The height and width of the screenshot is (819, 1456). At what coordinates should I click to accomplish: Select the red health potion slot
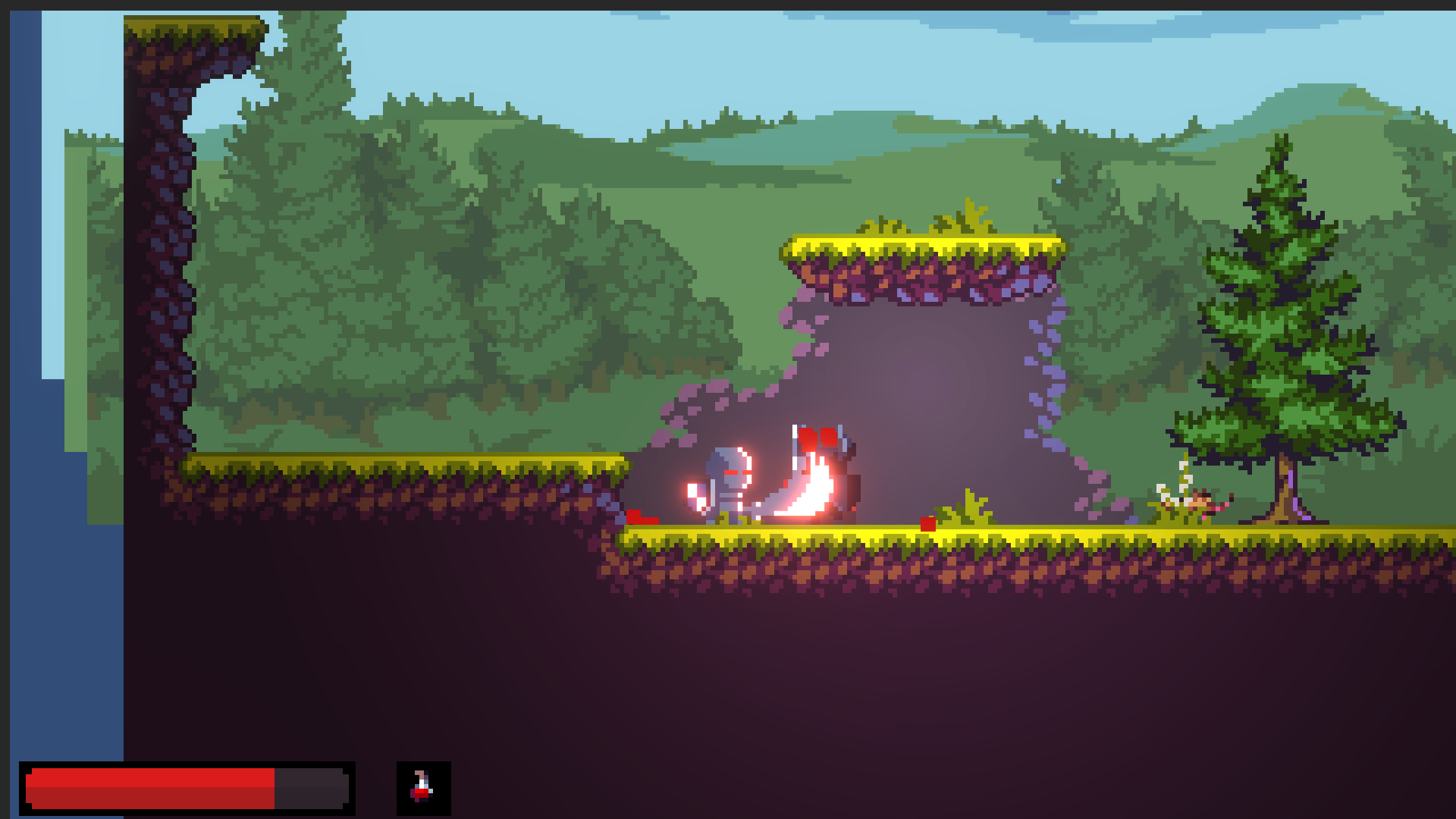coord(423,788)
